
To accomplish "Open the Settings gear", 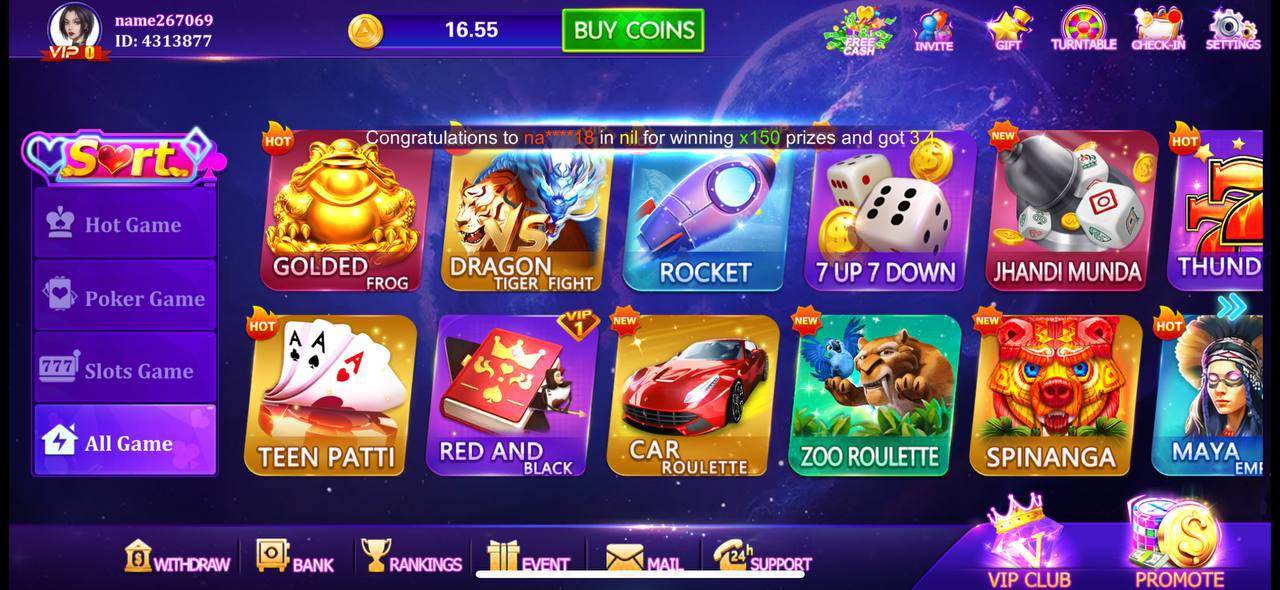I will 1232,29.
